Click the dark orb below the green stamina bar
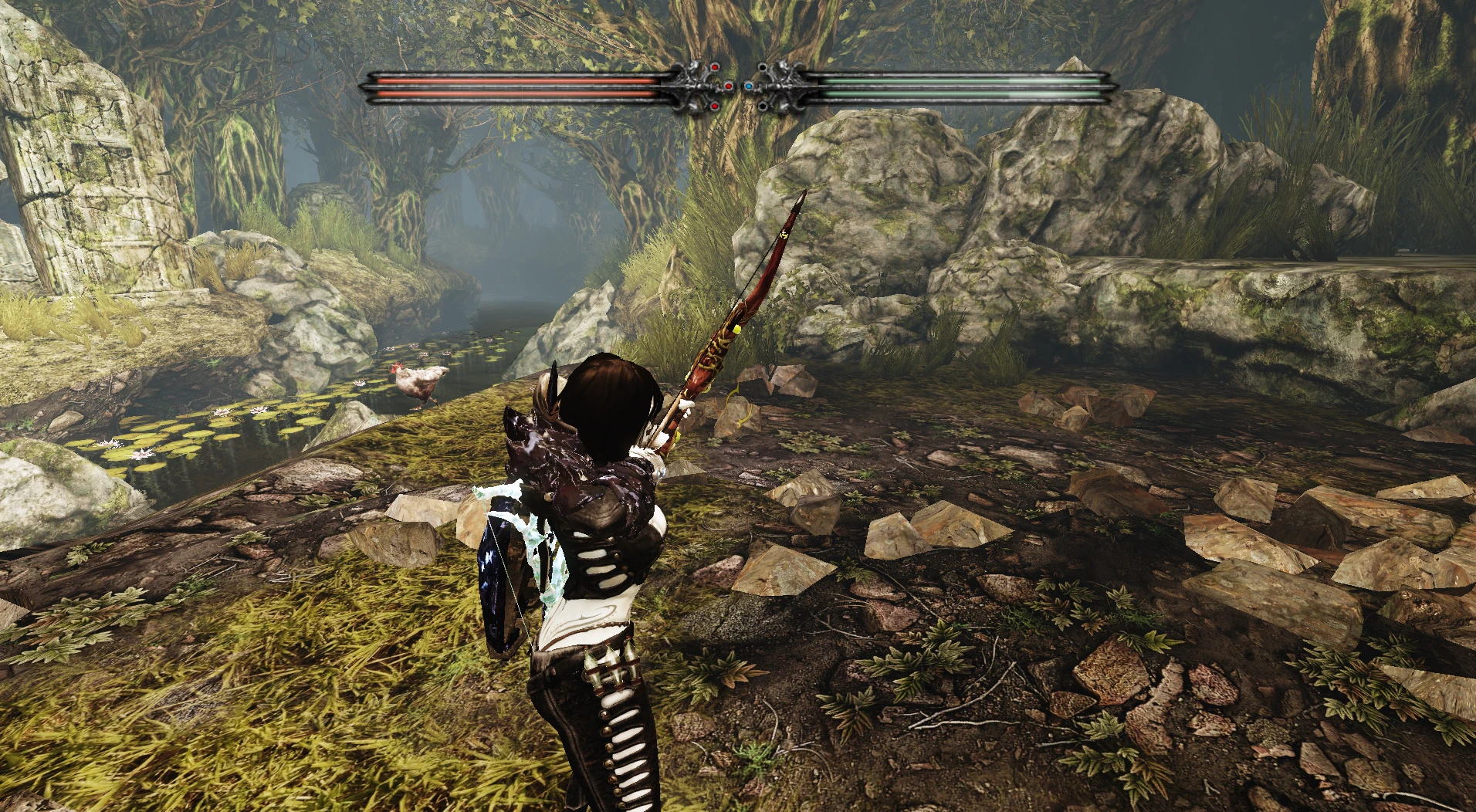 pyautogui.click(x=763, y=106)
